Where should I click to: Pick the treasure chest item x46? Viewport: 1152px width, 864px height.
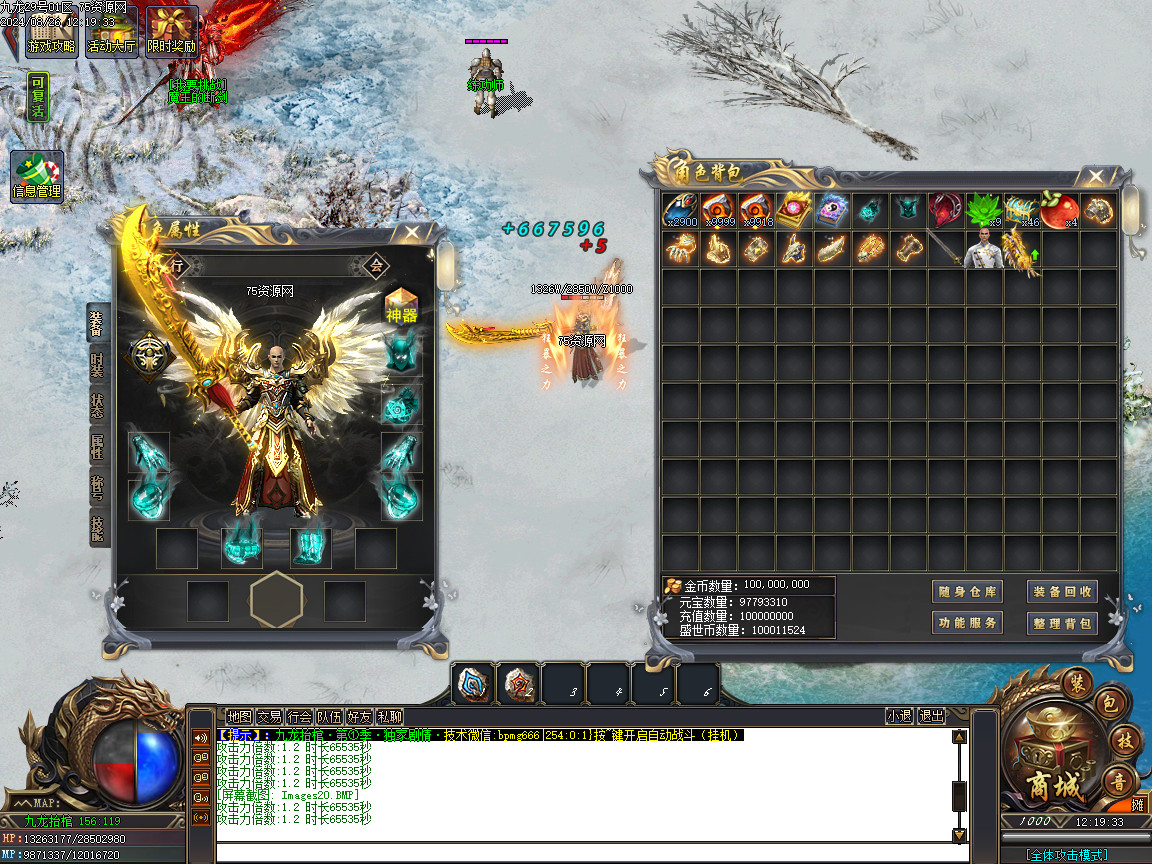tap(1022, 211)
